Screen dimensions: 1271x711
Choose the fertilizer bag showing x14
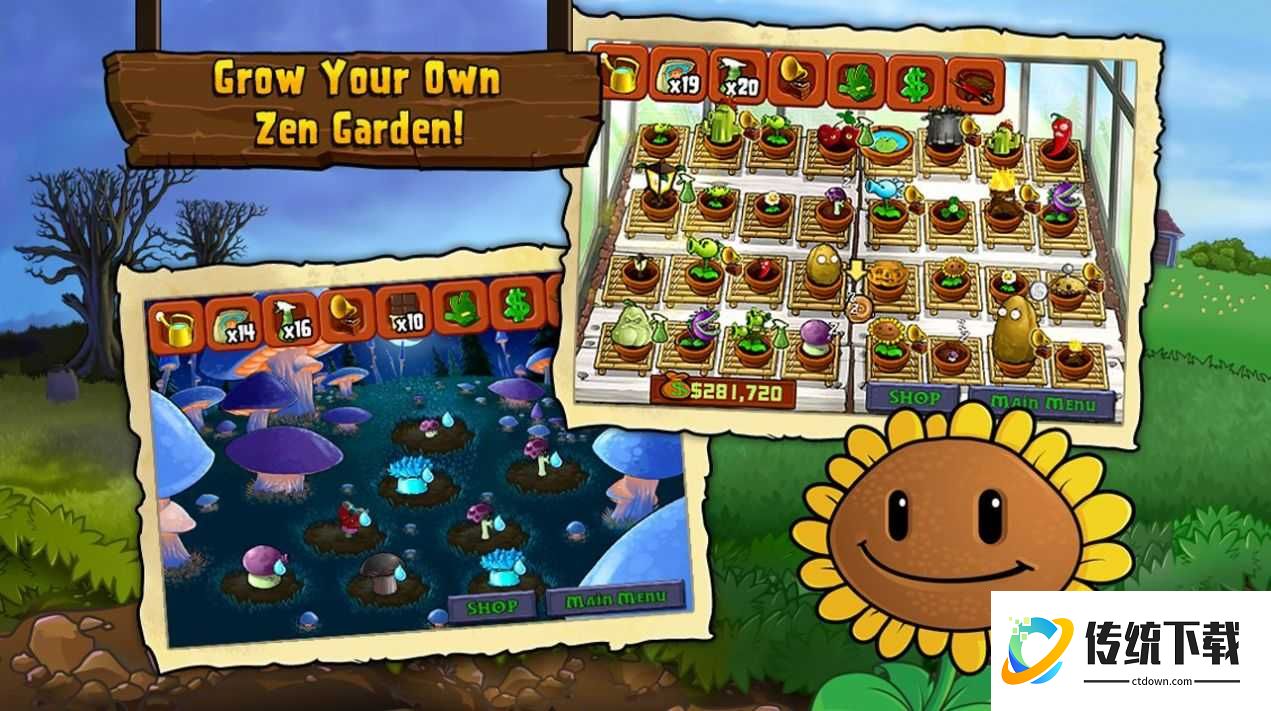pyautogui.click(x=233, y=322)
